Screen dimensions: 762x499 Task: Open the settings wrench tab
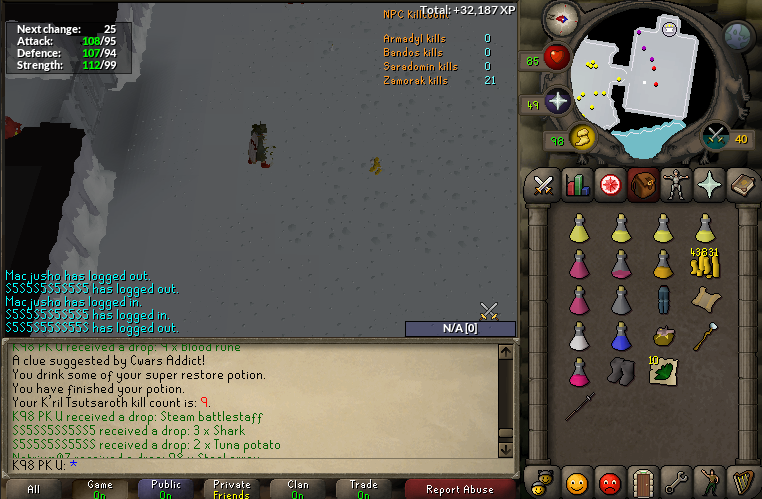pyautogui.click(x=676, y=482)
